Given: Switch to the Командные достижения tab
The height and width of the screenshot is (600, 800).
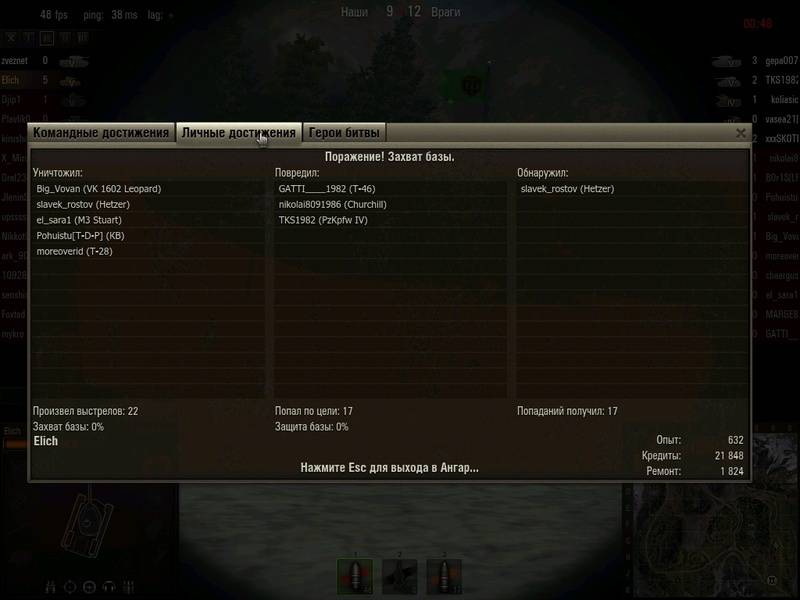Looking at the screenshot, I should coord(101,133).
